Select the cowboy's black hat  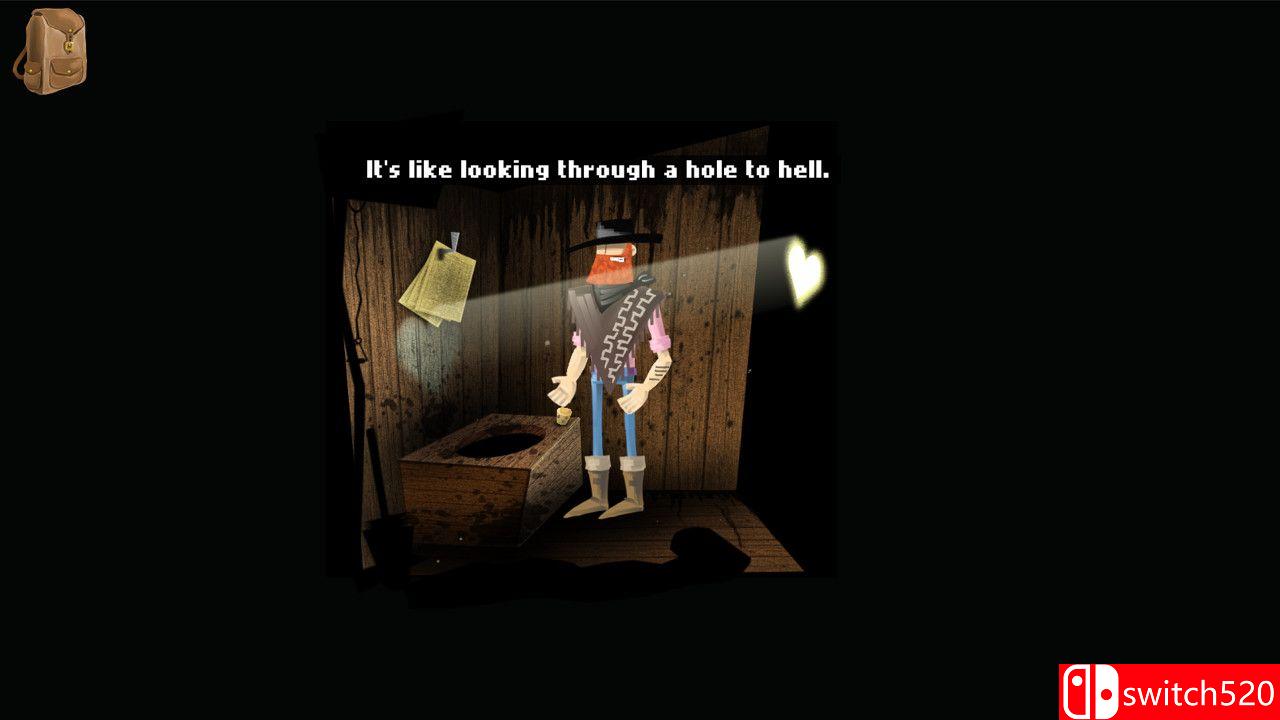[614, 230]
